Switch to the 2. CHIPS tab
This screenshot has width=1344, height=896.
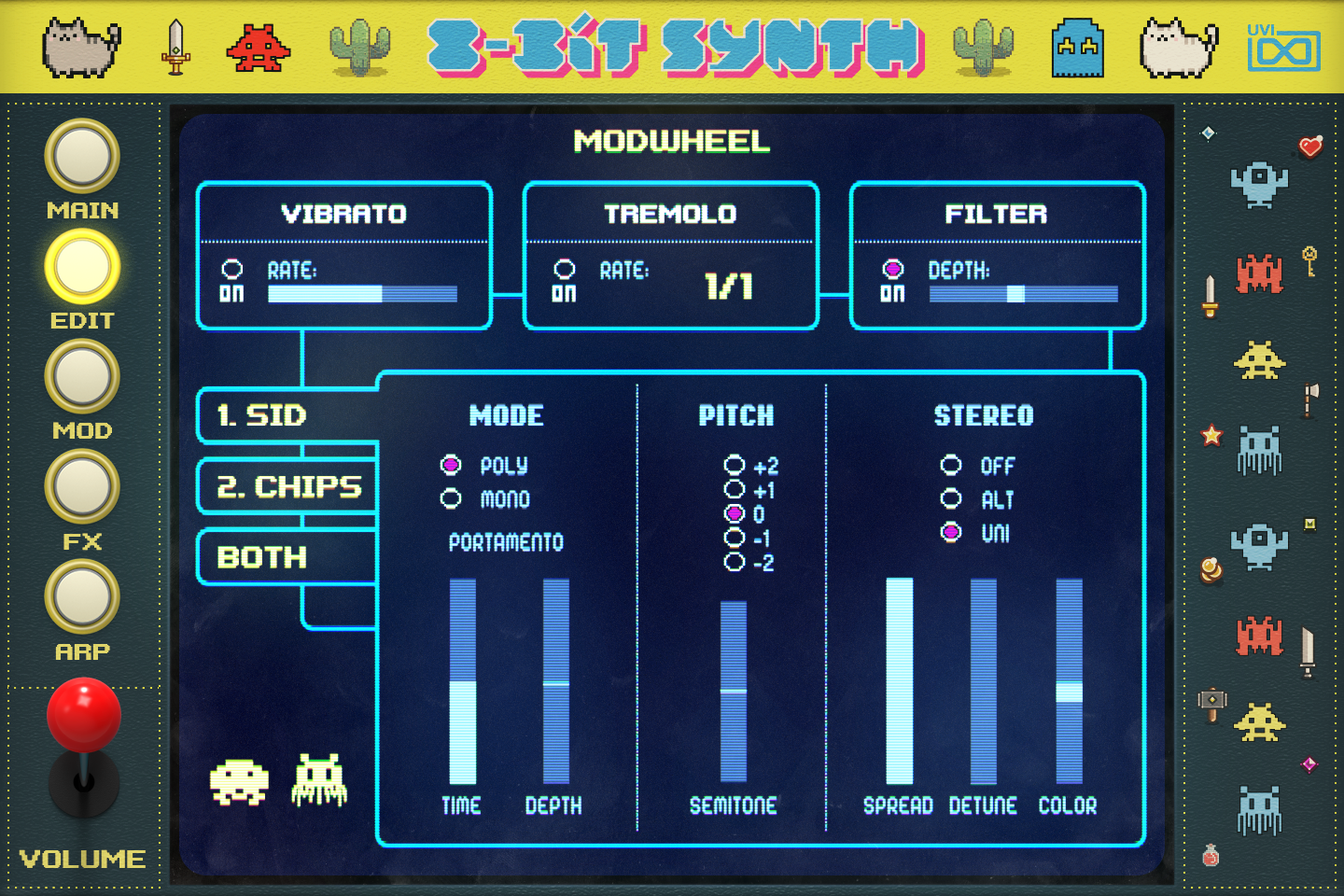(x=286, y=486)
